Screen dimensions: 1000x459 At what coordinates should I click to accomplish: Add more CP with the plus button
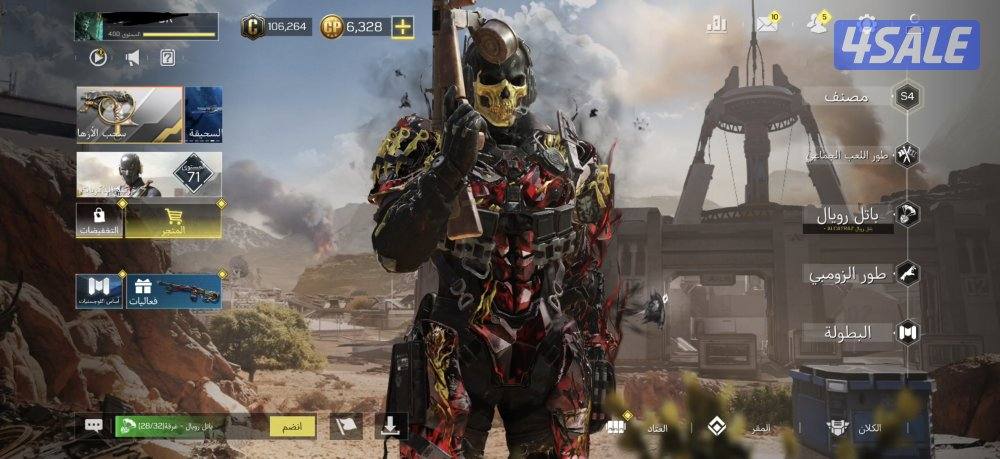(402, 27)
